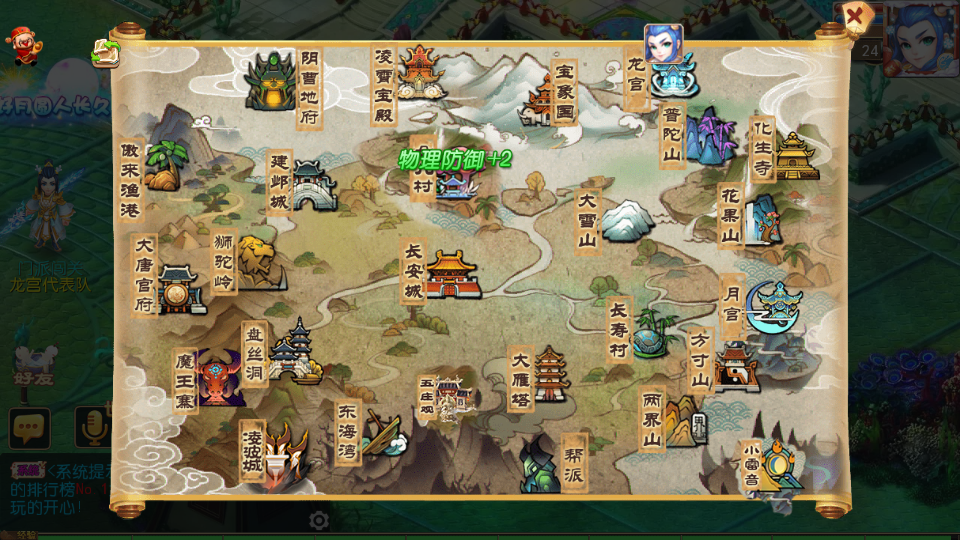Select 龙宫 on the world map
This screenshot has height=540, width=960.
pos(671,77)
